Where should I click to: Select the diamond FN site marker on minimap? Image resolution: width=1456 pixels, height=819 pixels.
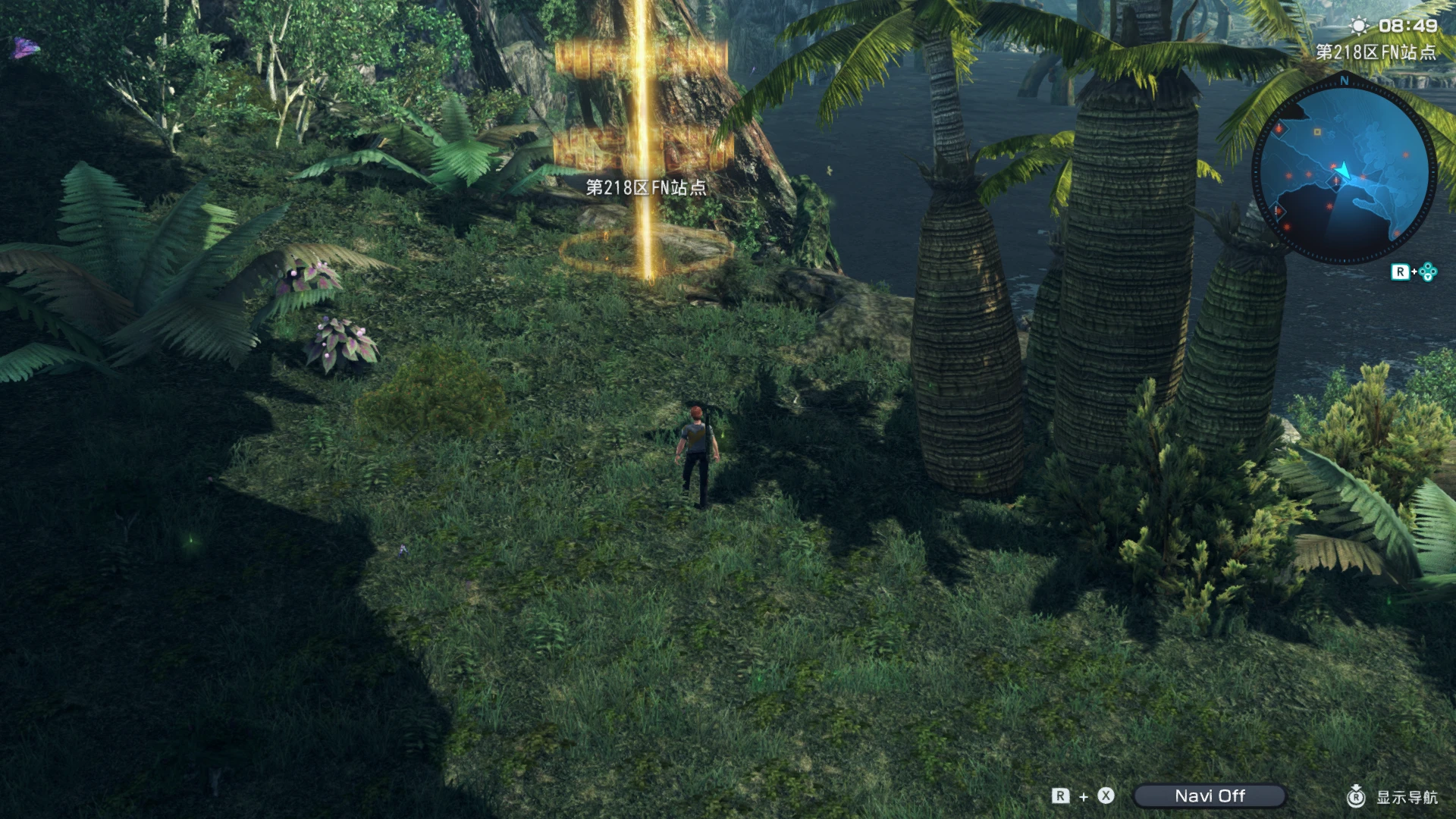click(1335, 180)
